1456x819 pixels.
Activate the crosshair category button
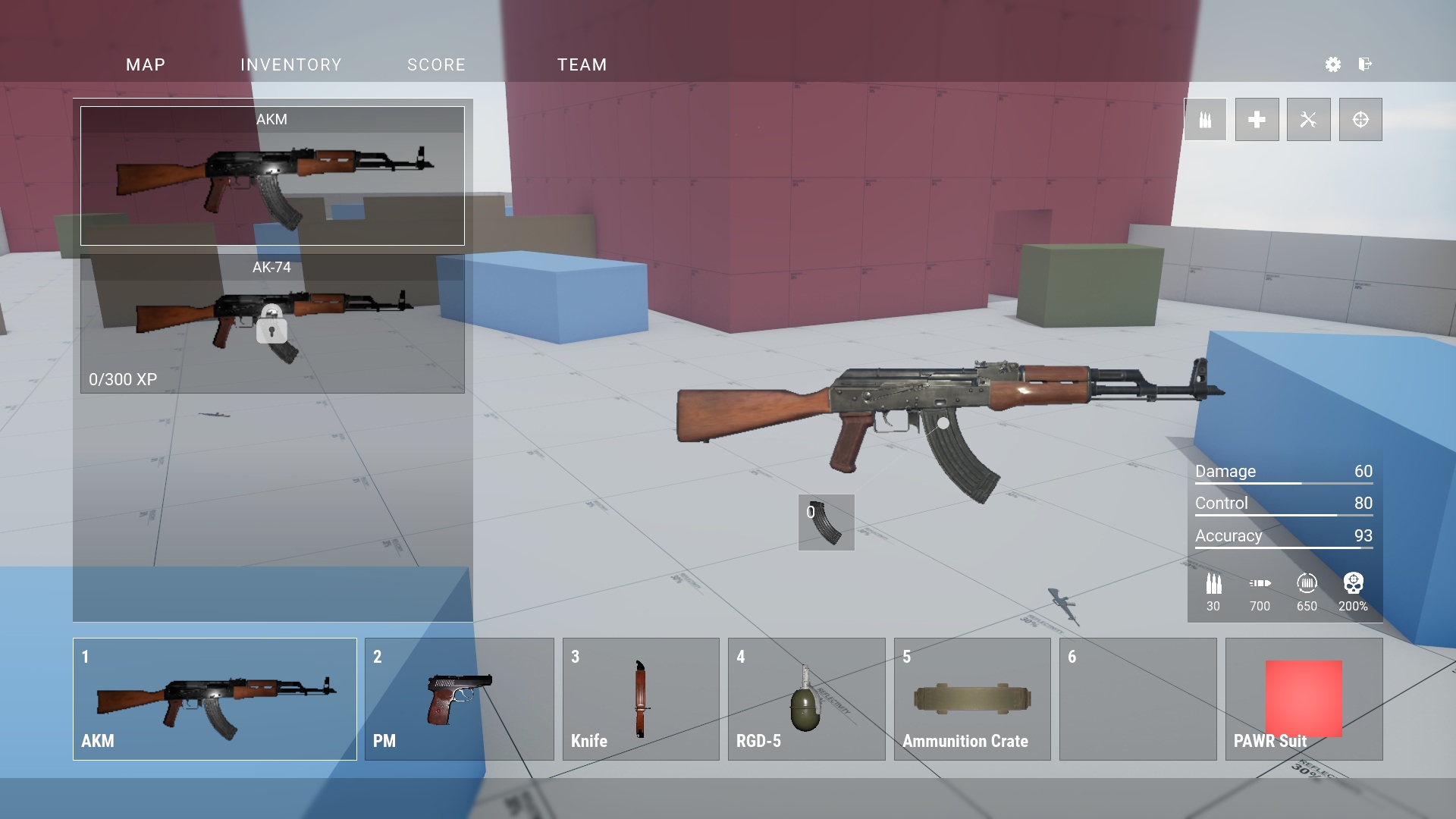[1360, 120]
